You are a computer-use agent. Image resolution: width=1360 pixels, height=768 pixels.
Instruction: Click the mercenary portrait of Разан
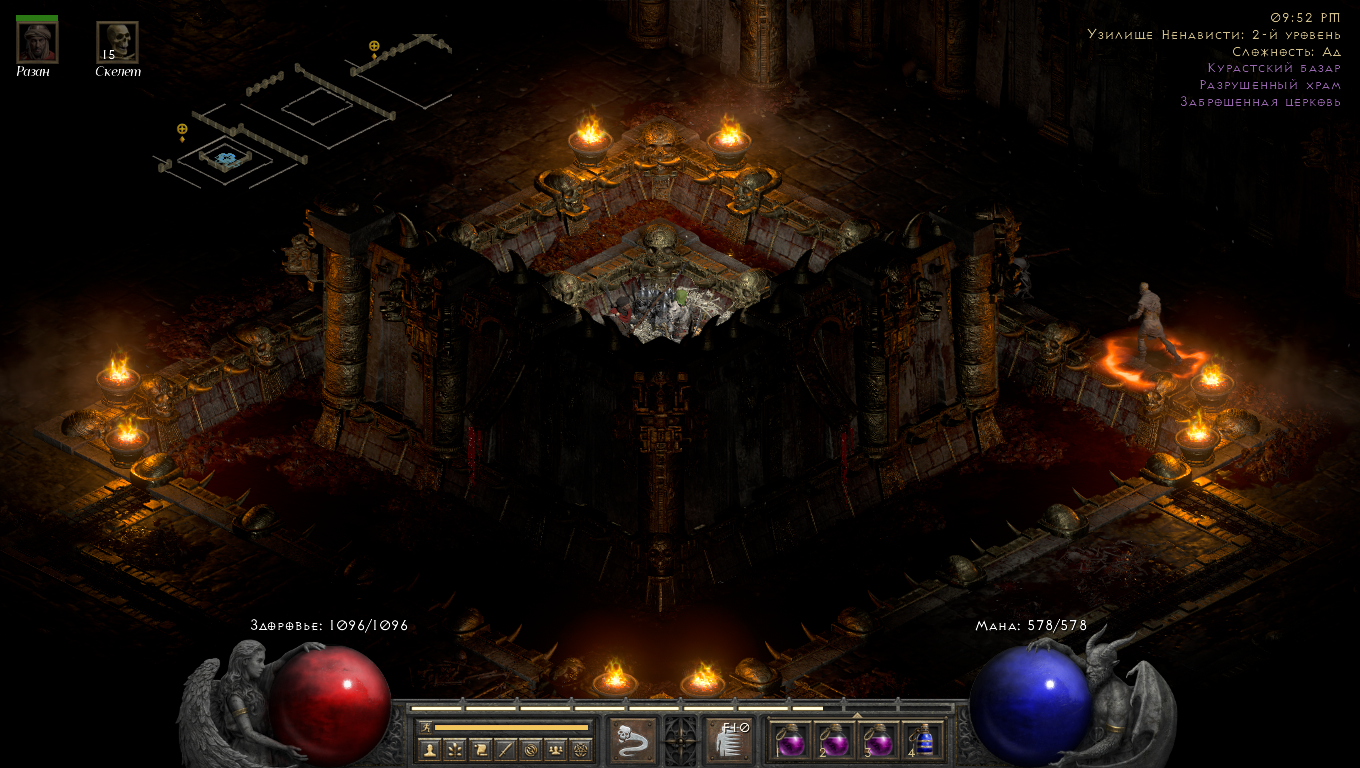(x=35, y=42)
